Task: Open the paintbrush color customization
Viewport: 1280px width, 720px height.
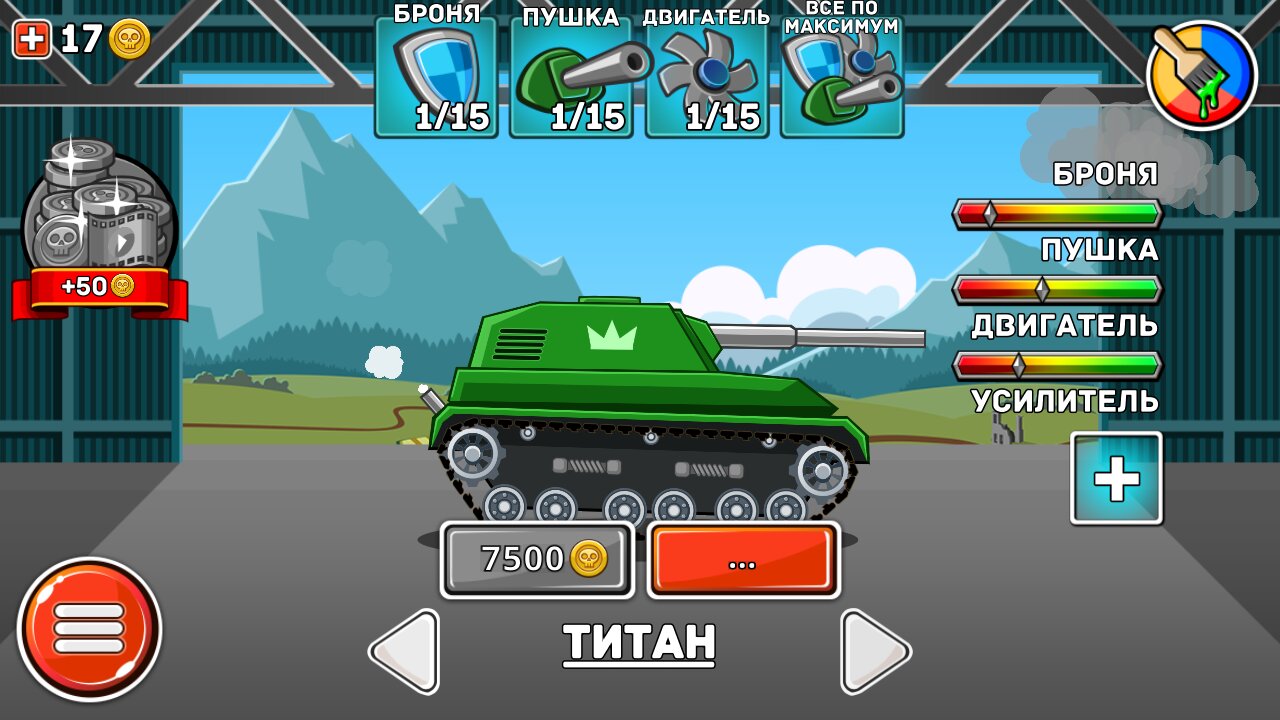Action: click(1201, 76)
